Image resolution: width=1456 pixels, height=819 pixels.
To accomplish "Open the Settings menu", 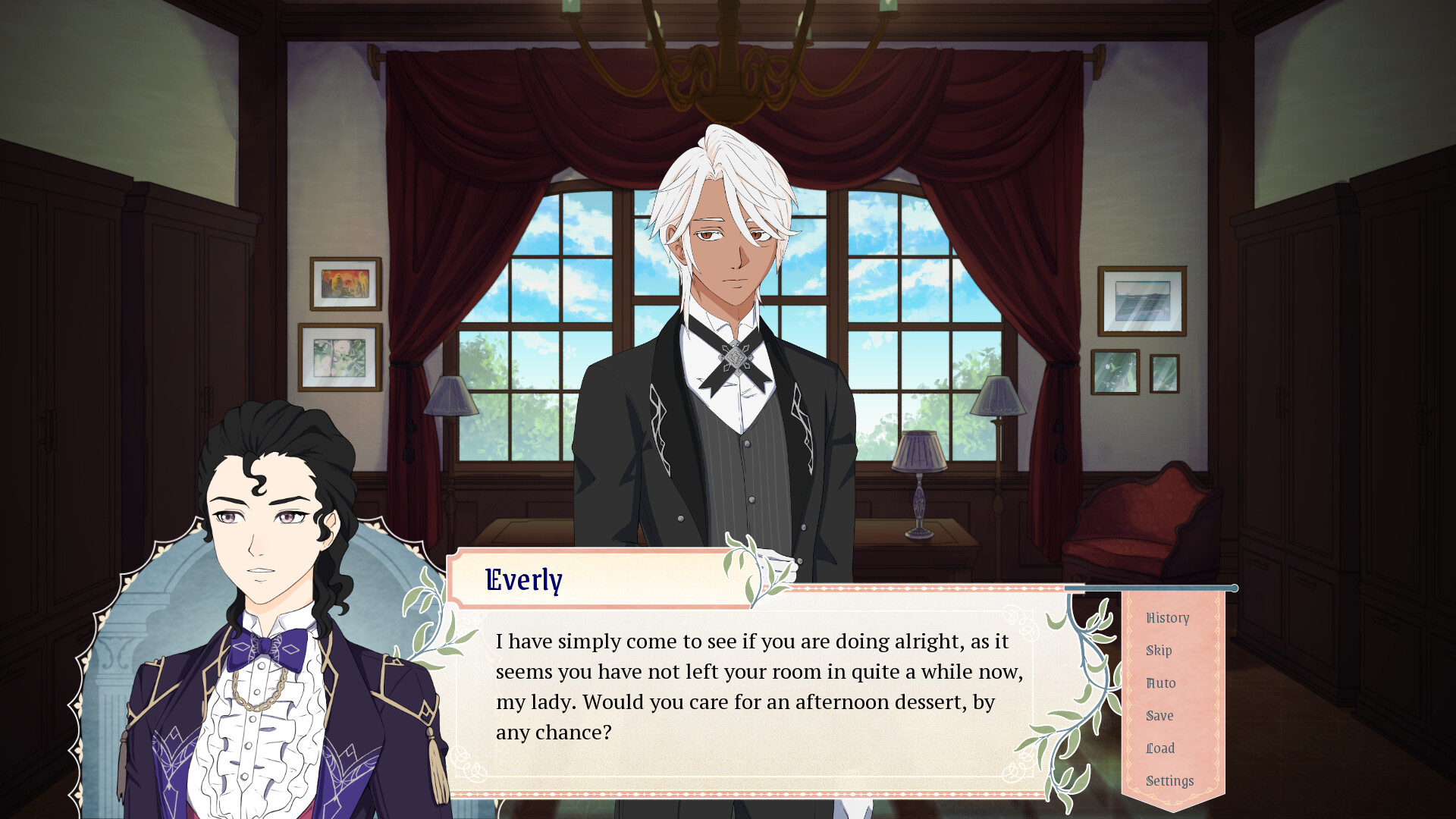I will tap(1169, 780).
